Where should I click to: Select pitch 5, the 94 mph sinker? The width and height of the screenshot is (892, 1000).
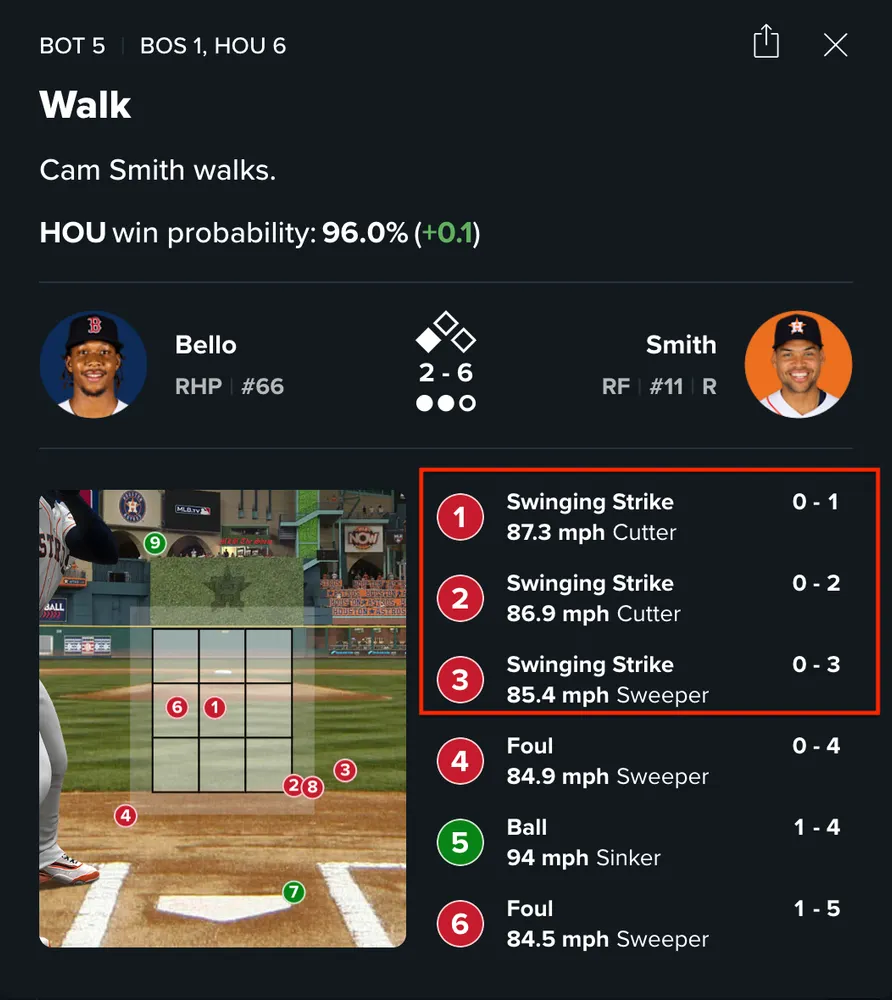click(x=638, y=842)
